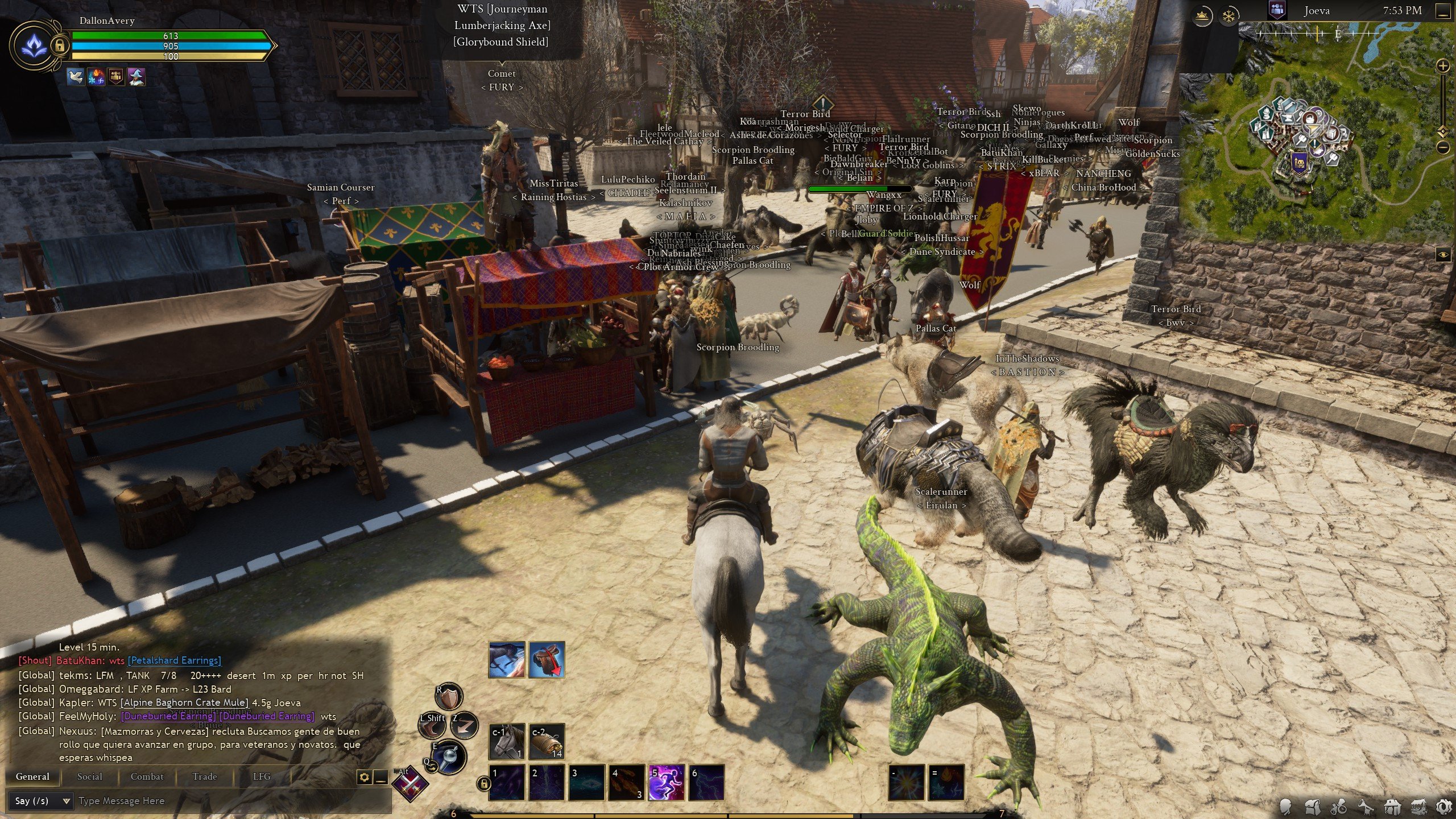Open the Say channel dropdown
The height and width of the screenshot is (819, 1456).
point(41,801)
